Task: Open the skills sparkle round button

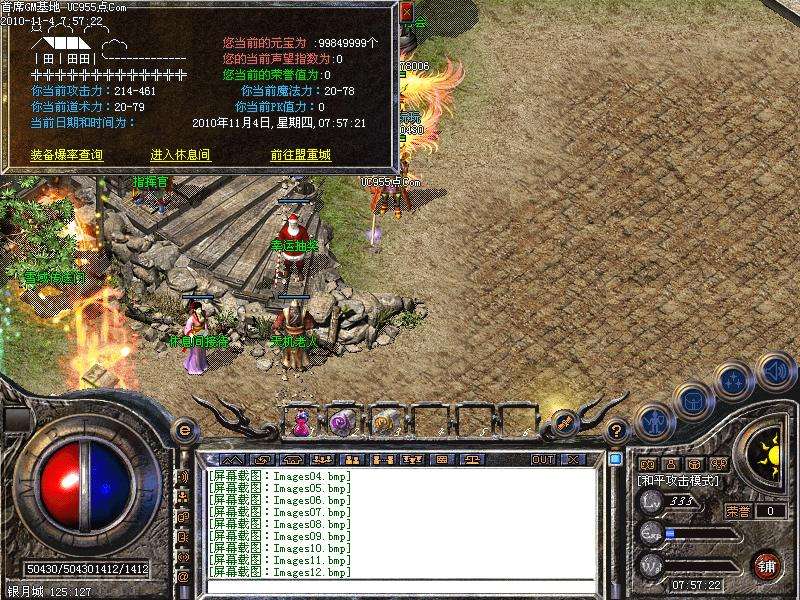Action: (733, 381)
